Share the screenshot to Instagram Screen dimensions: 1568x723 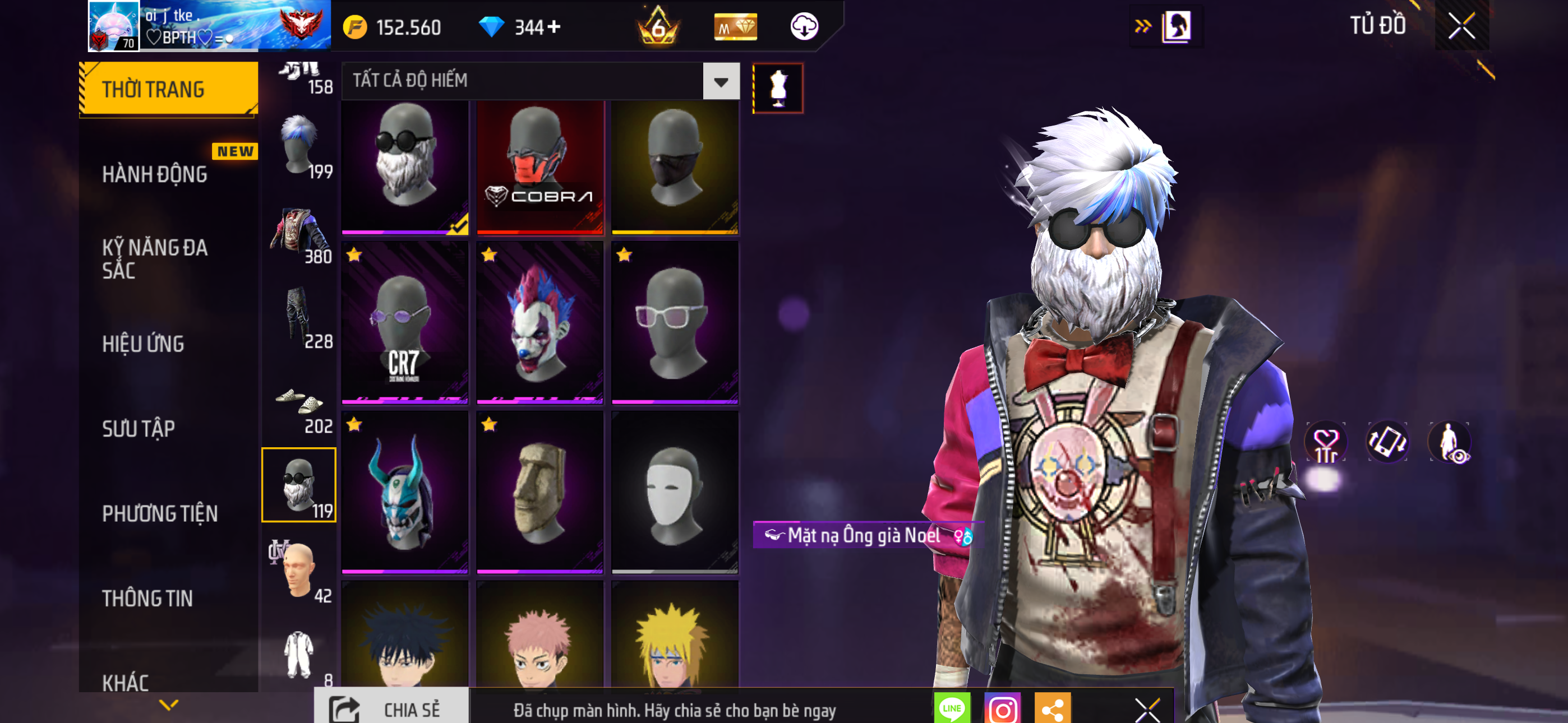pos(1002,709)
